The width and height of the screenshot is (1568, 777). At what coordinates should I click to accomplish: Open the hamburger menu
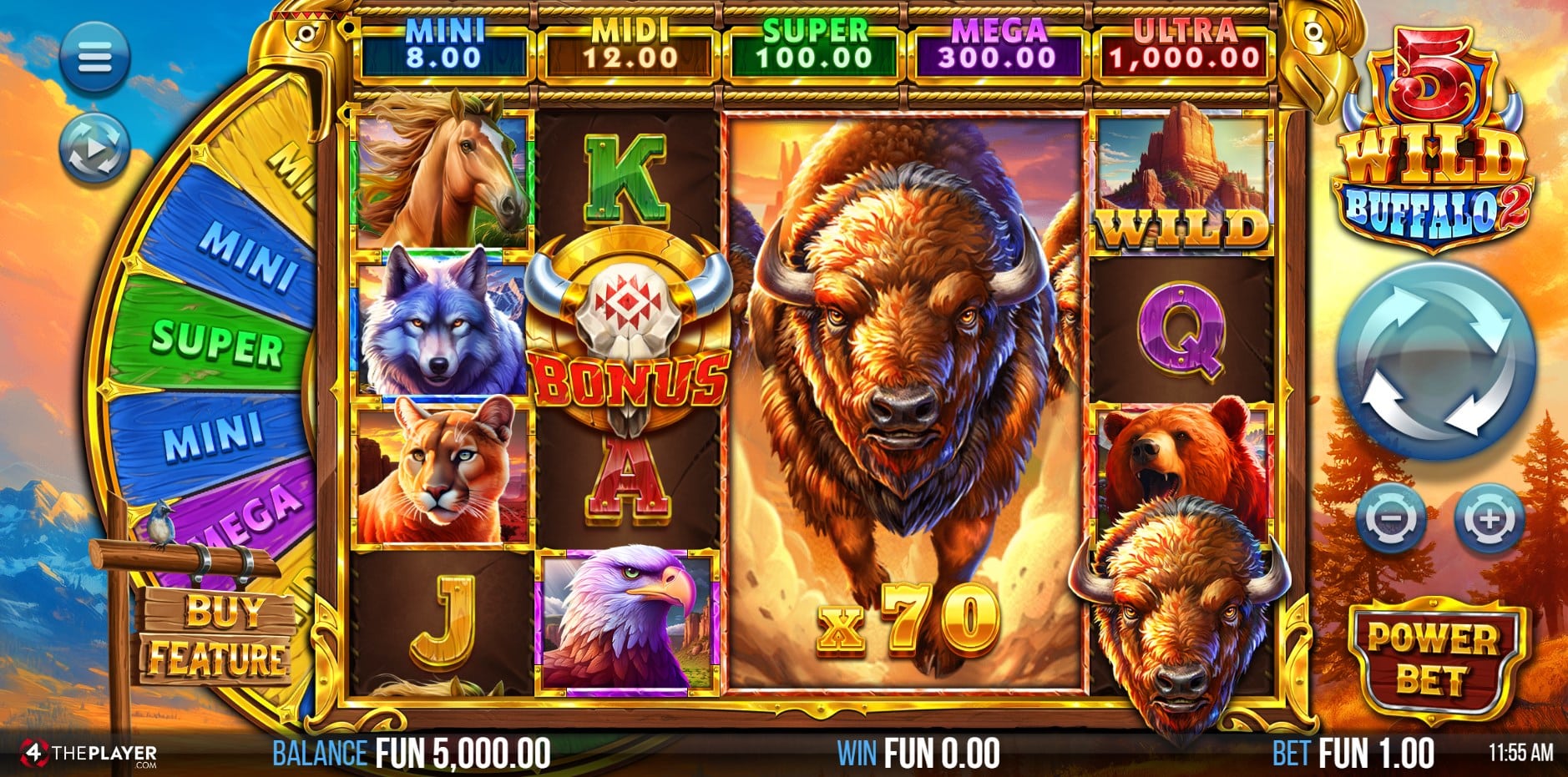pyautogui.click(x=94, y=58)
